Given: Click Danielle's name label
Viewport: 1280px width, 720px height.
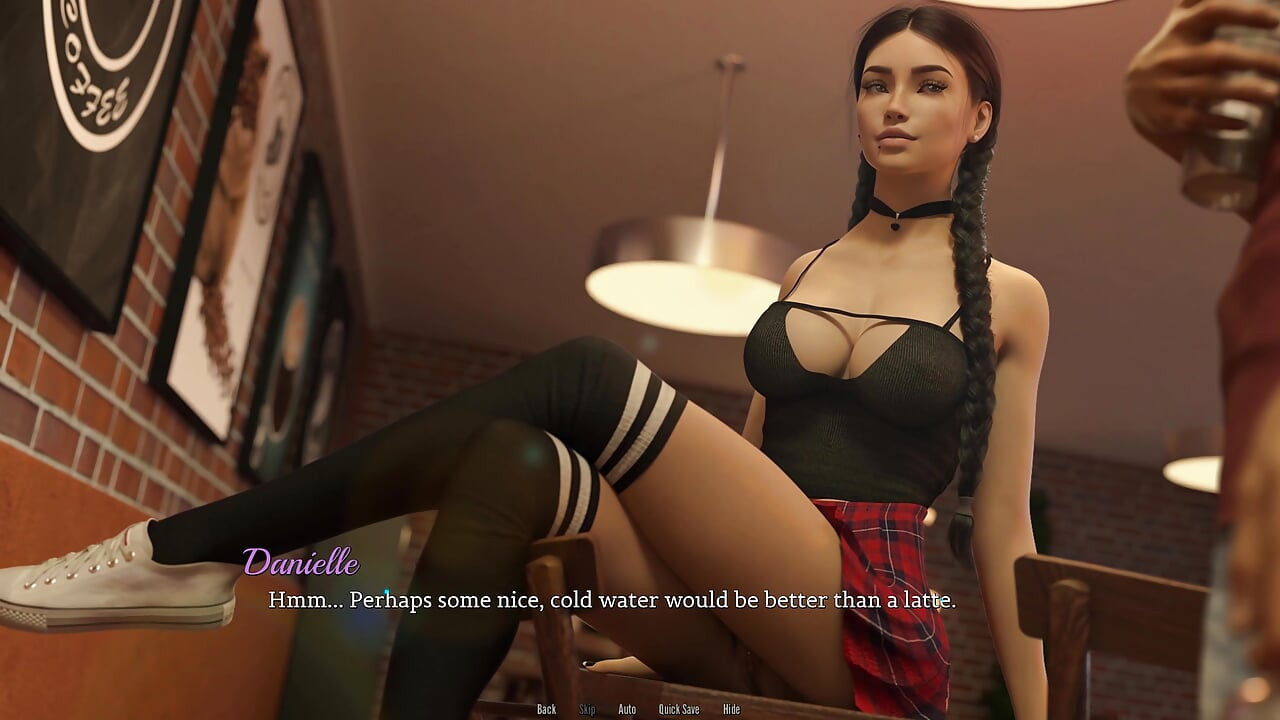Looking at the screenshot, I should point(302,563).
